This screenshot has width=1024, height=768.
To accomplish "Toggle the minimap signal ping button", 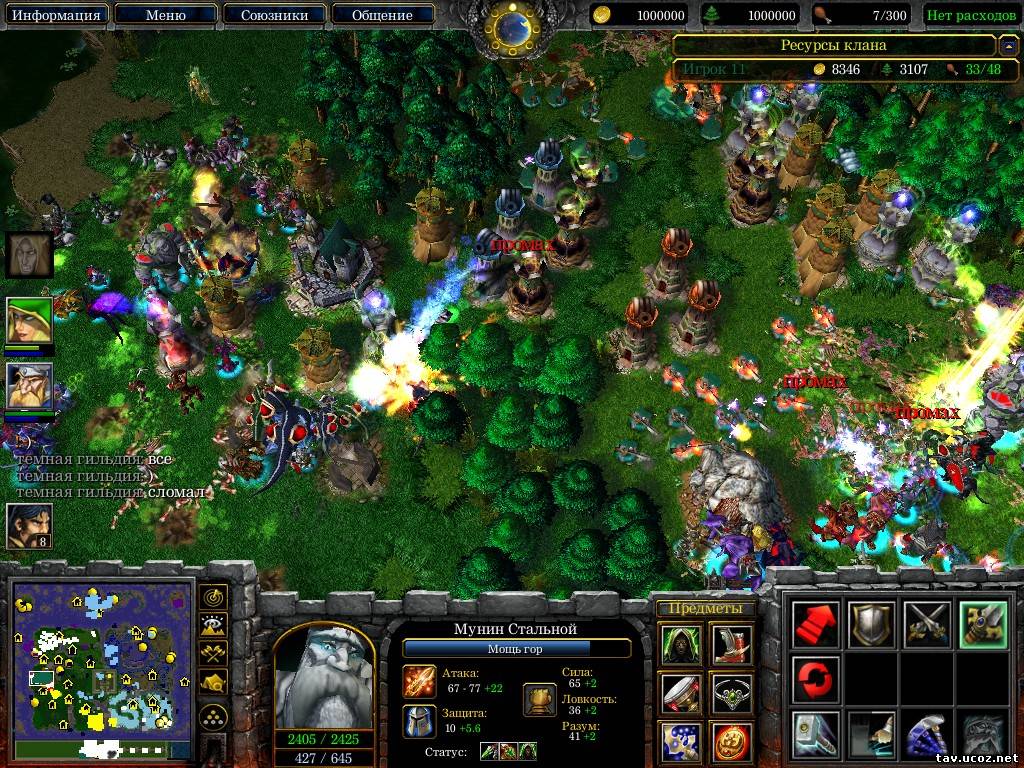I will [213, 597].
